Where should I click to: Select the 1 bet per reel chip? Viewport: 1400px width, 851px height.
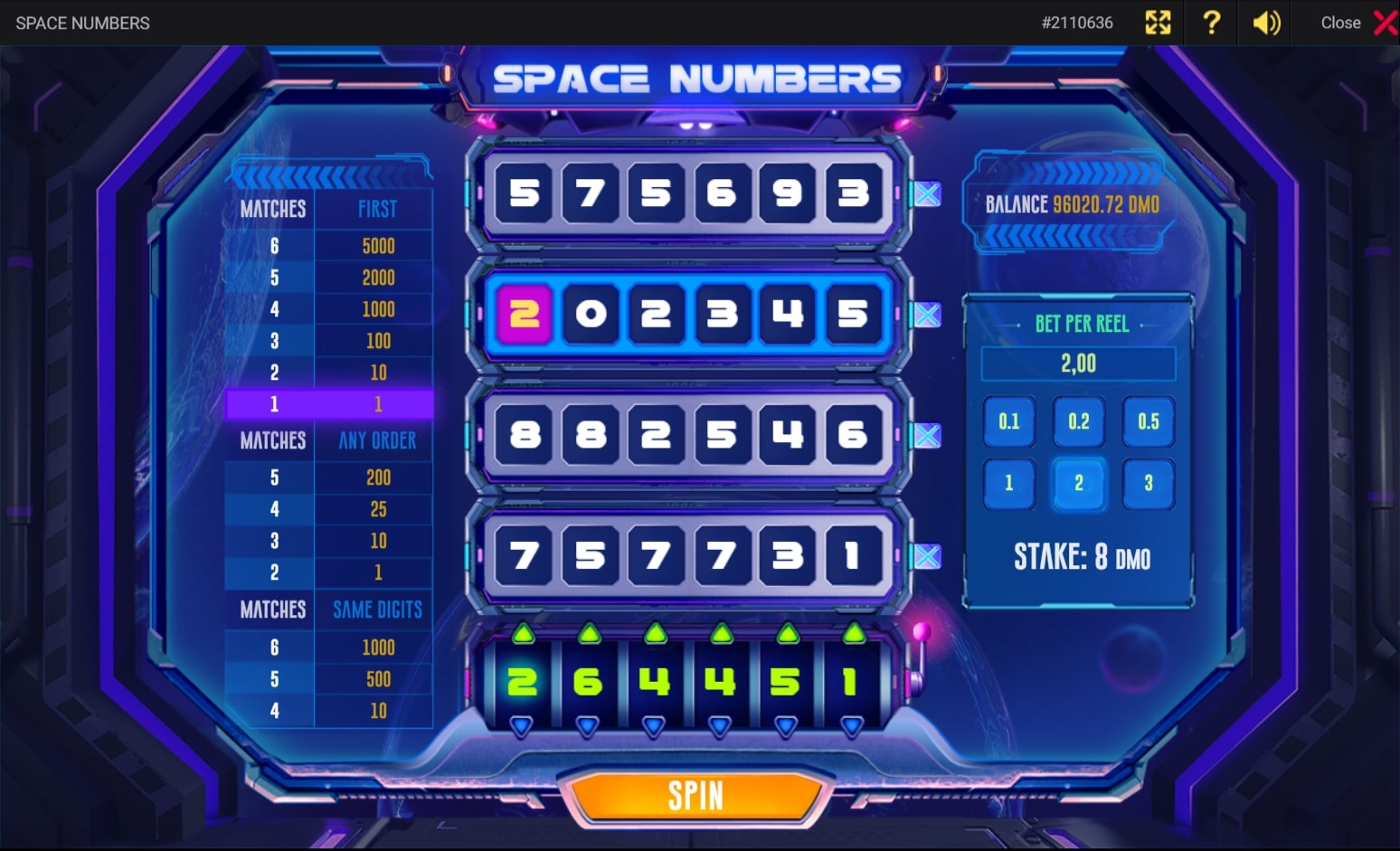point(1009,483)
